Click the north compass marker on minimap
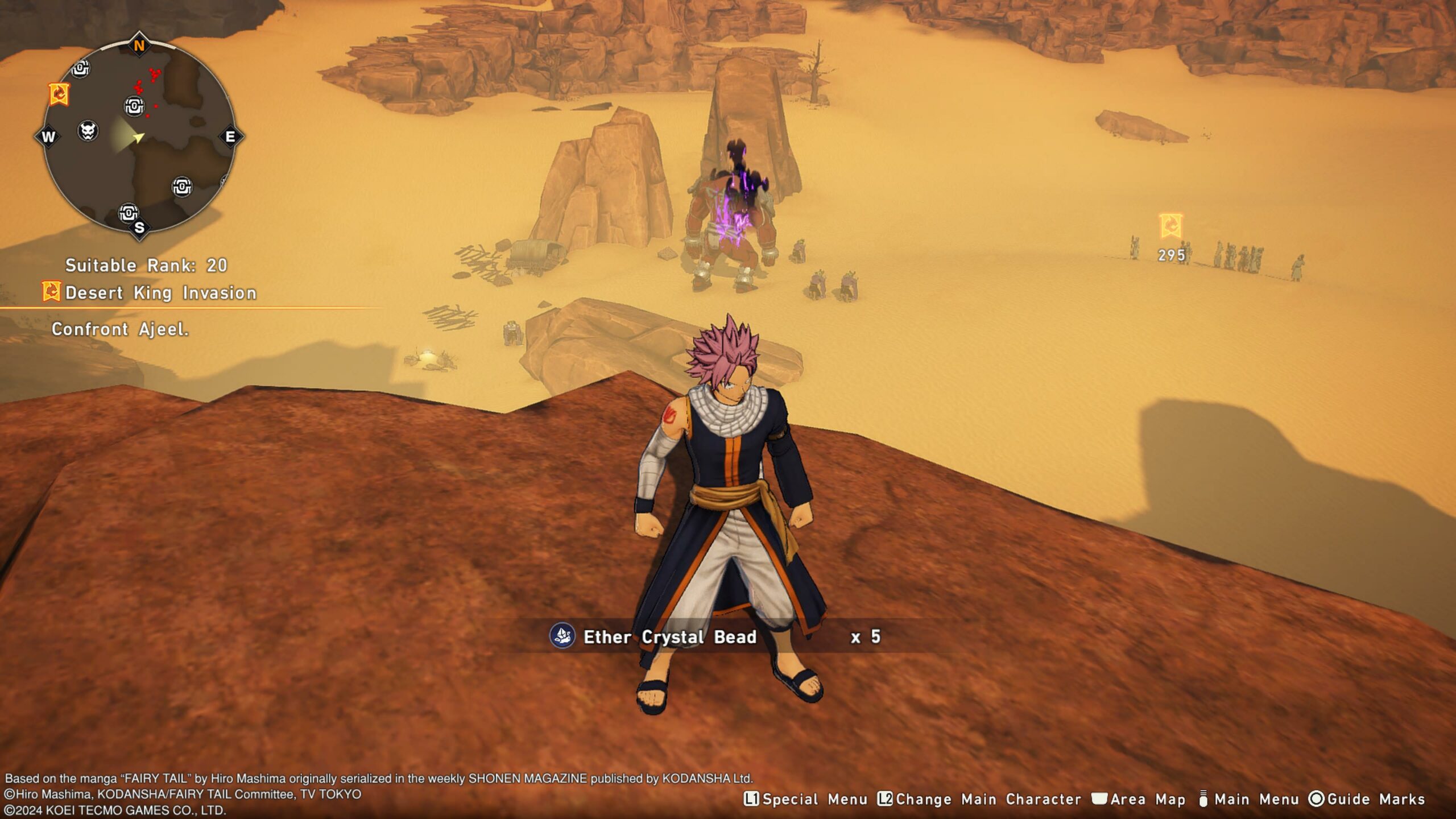 pos(139,45)
